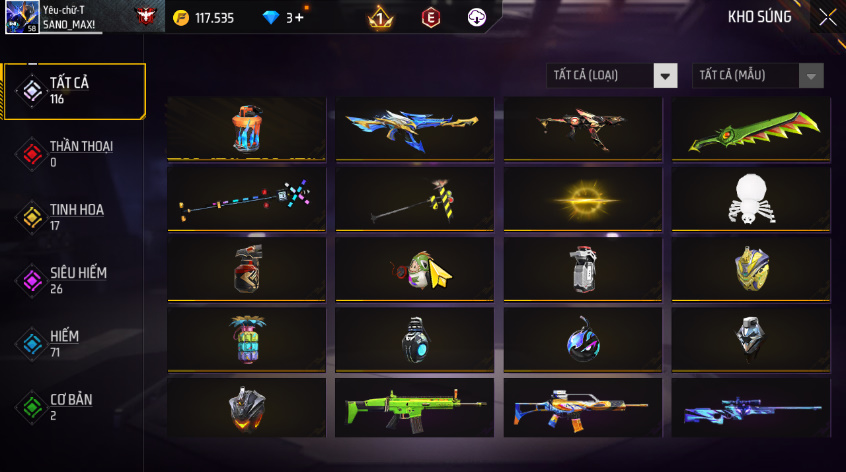Pick the green scythe blade skin
Viewport: 846px width, 472px height.
[750, 128]
